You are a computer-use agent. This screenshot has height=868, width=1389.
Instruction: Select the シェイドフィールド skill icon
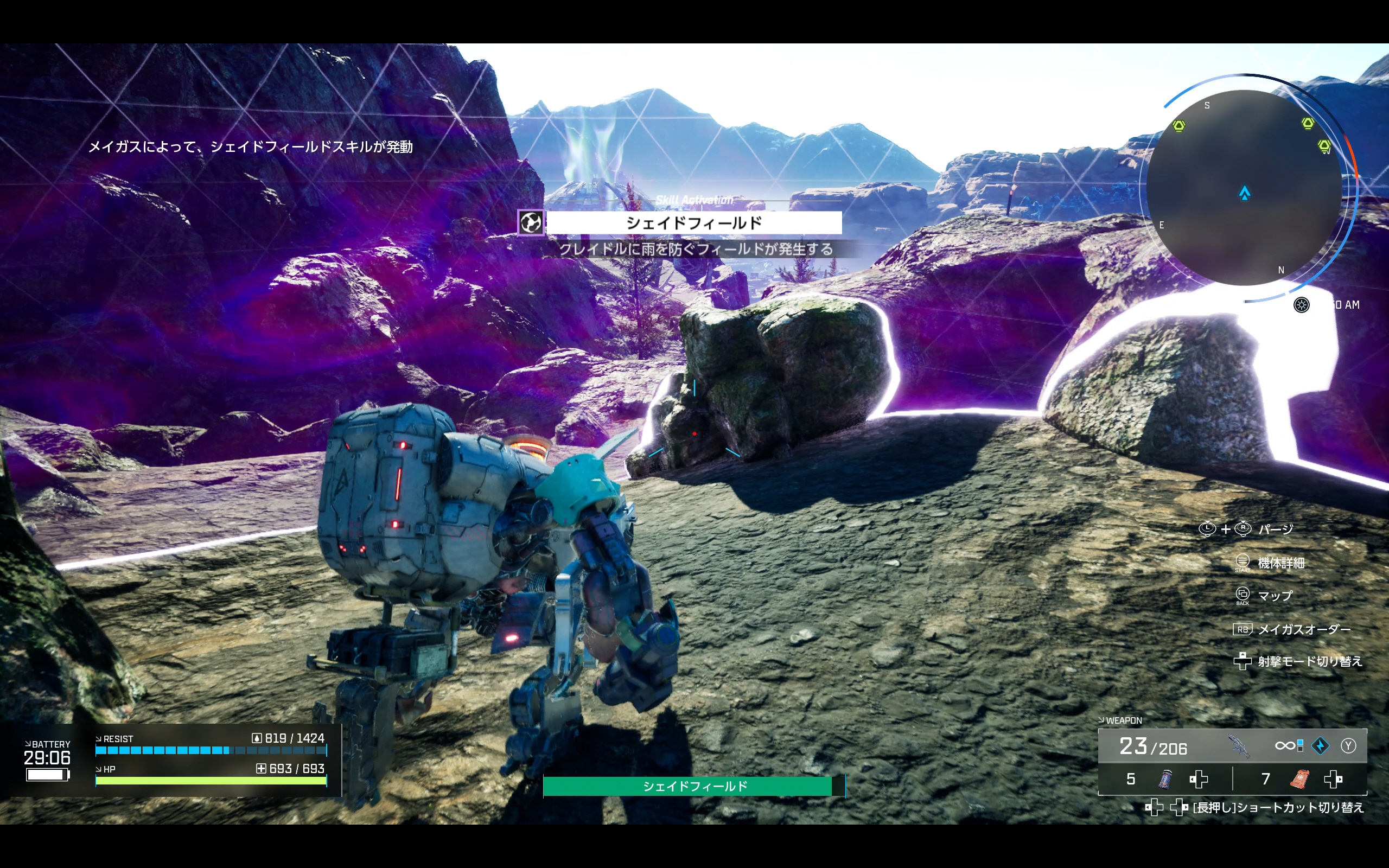pos(530,223)
